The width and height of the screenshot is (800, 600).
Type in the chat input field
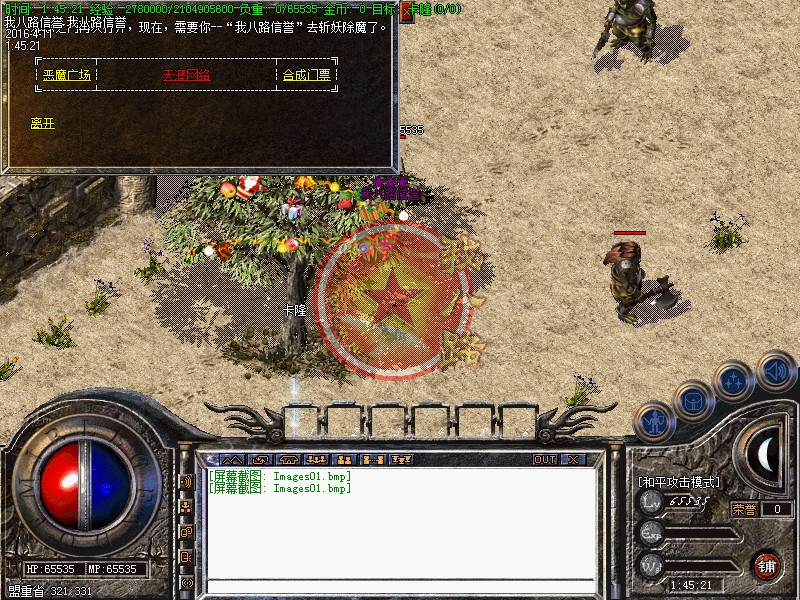point(400,585)
